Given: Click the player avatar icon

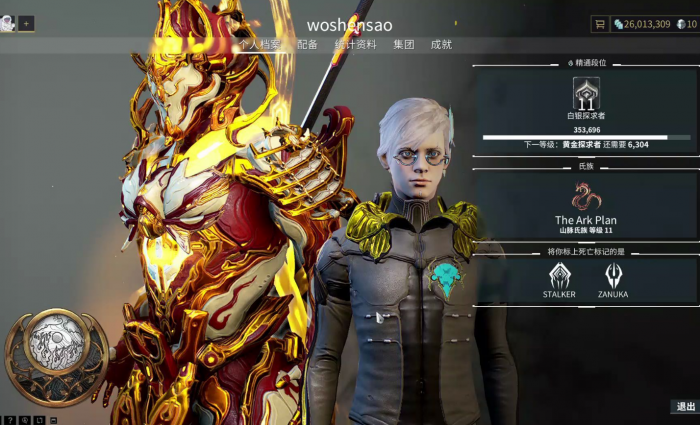Looking at the screenshot, I should tap(8, 24).
